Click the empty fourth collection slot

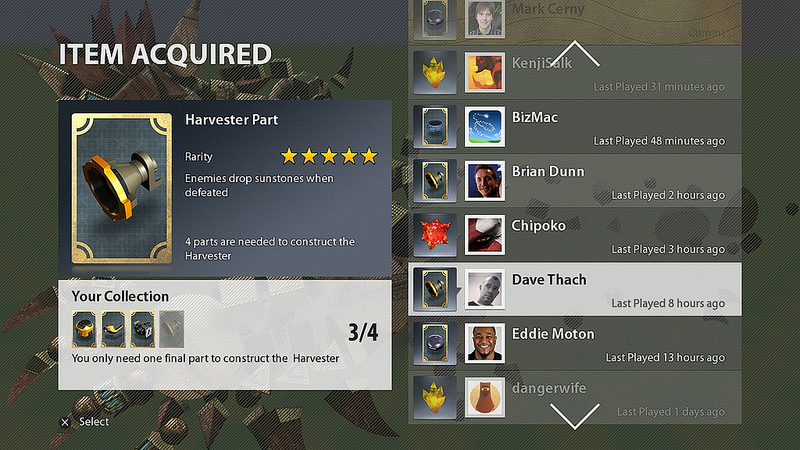point(172,328)
